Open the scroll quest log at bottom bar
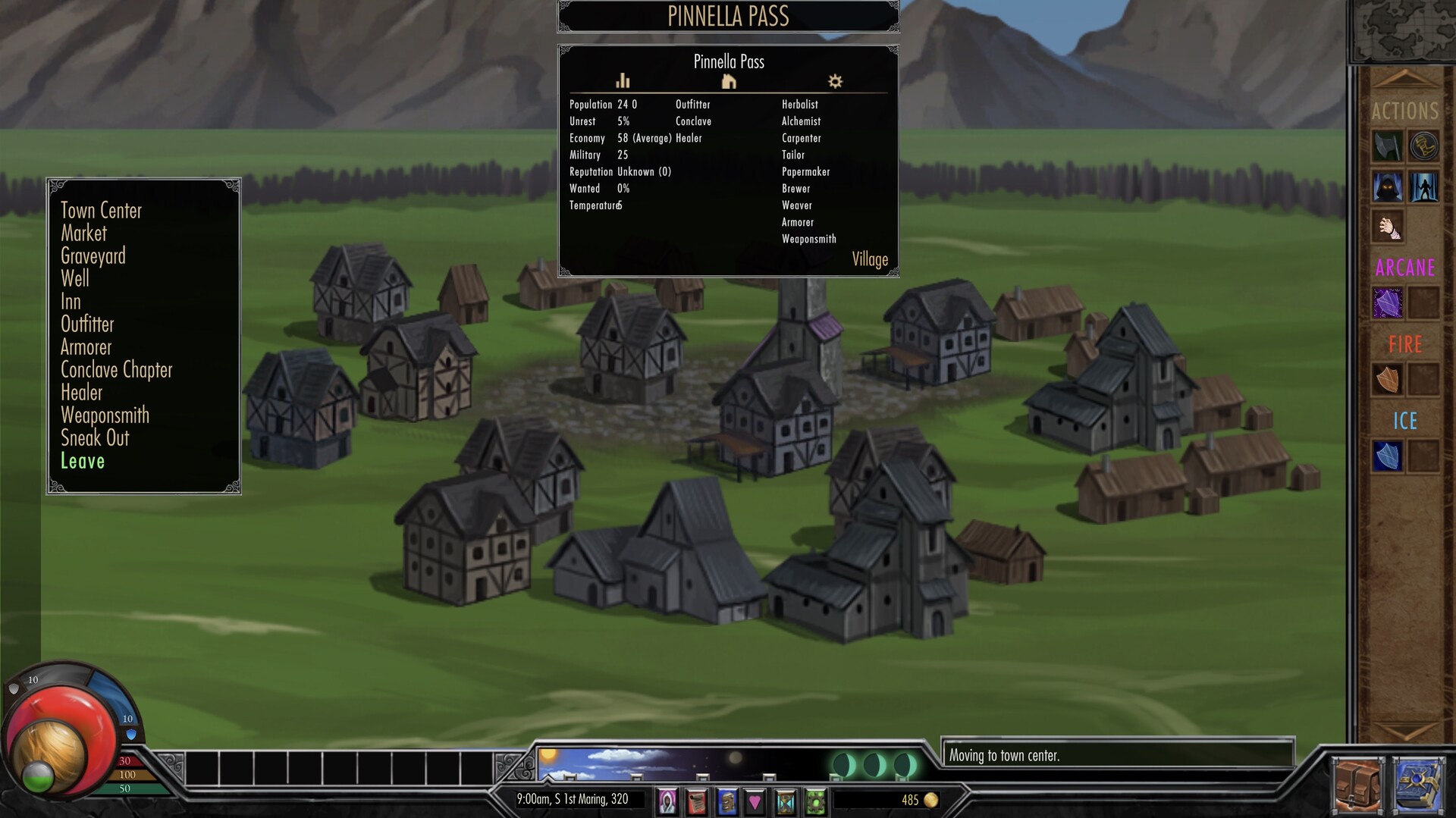Image resolution: width=1456 pixels, height=818 pixels. 696,802
